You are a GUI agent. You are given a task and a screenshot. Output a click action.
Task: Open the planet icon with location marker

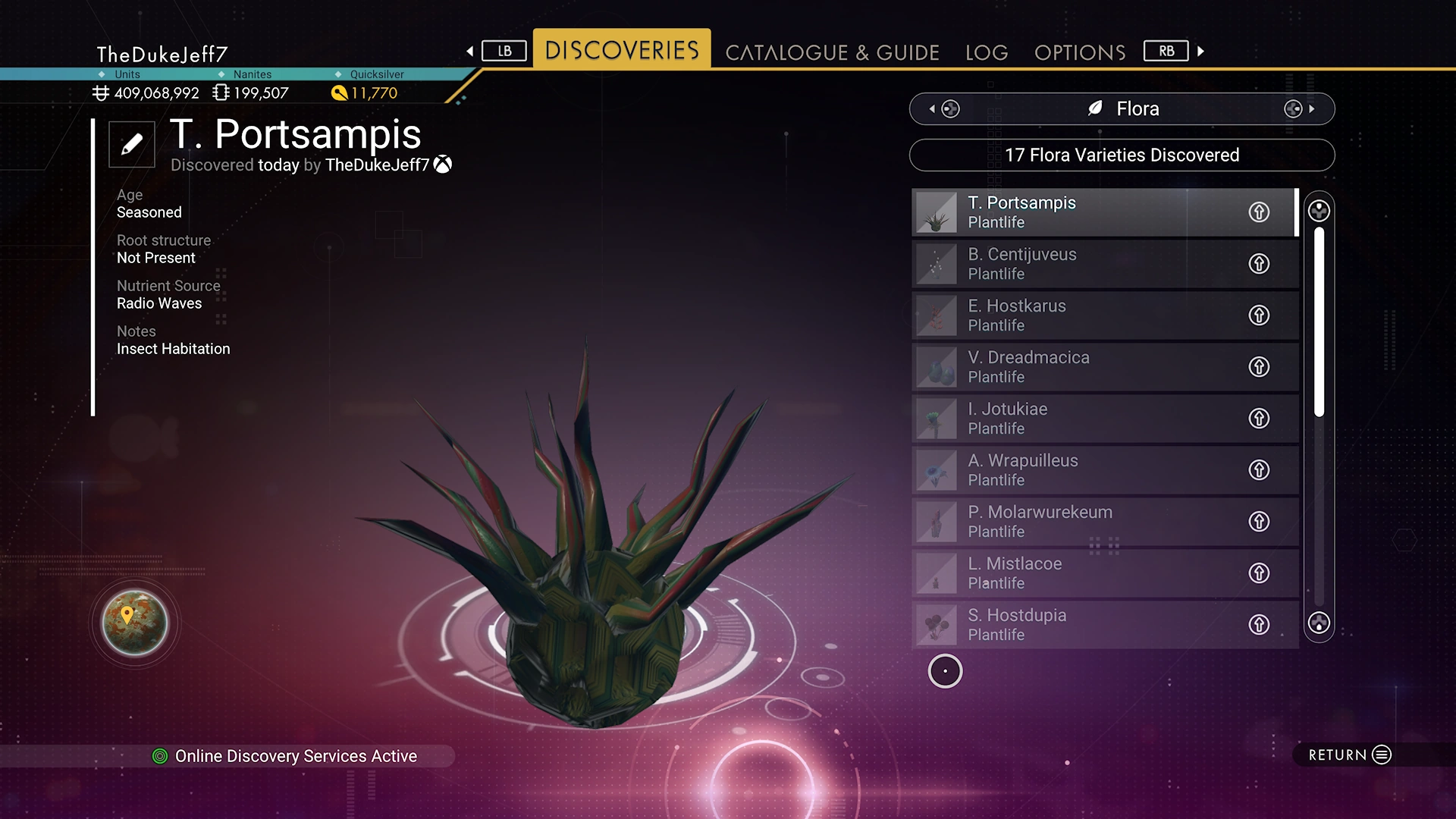(x=135, y=623)
